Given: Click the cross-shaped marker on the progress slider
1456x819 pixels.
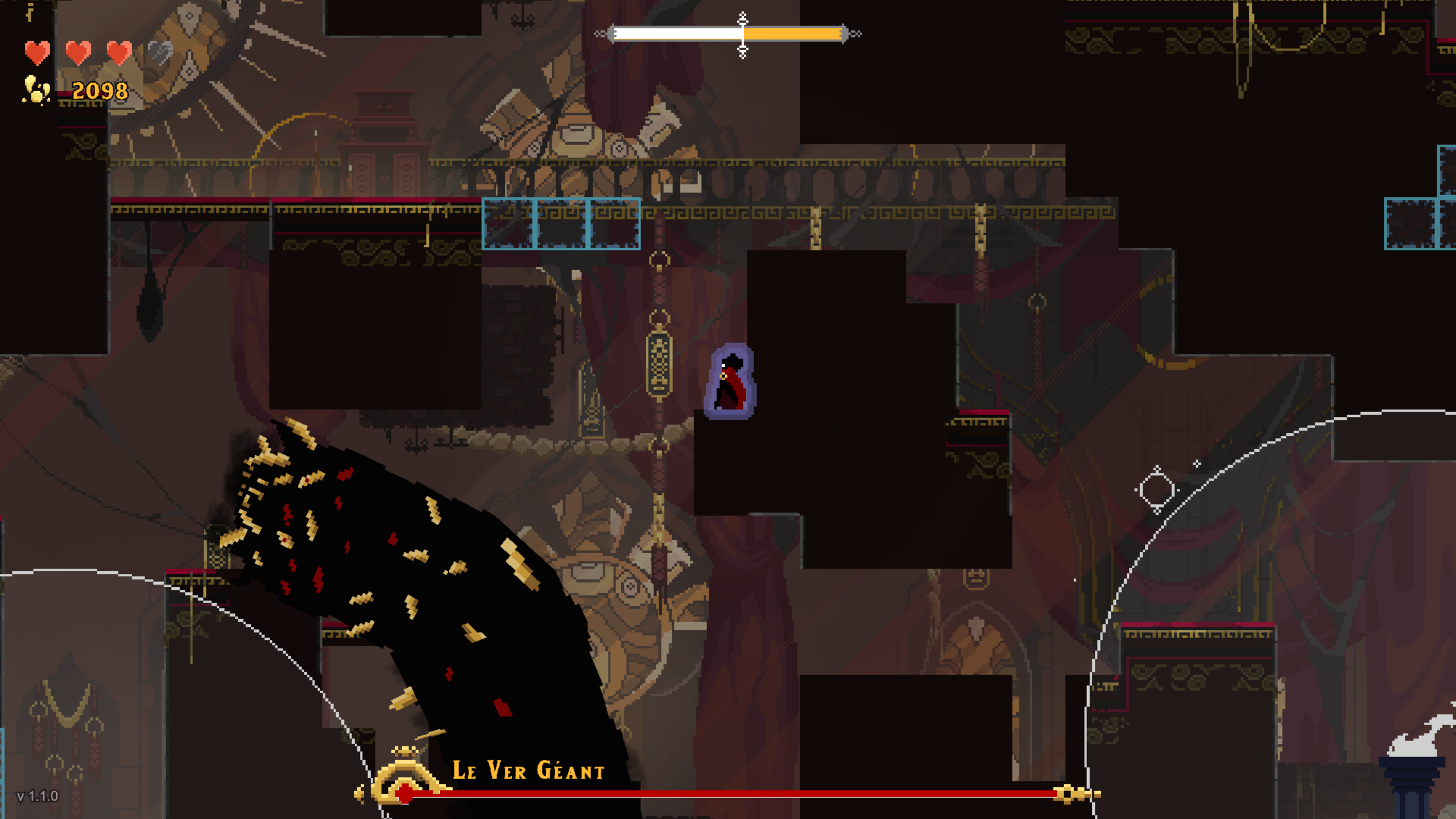Looking at the screenshot, I should point(742,34).
